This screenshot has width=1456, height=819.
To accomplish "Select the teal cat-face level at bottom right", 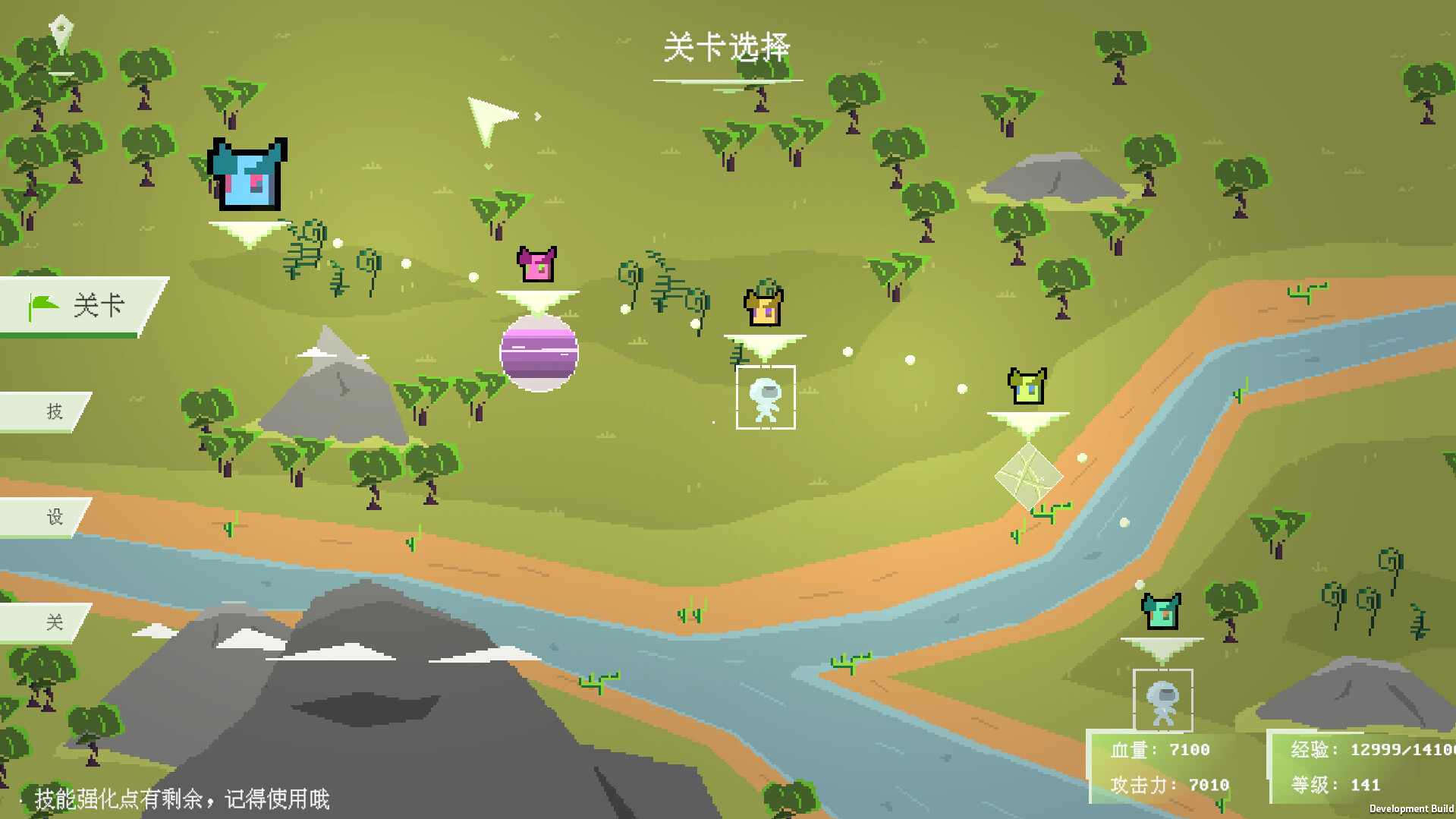I will (x=1161, y=611).
